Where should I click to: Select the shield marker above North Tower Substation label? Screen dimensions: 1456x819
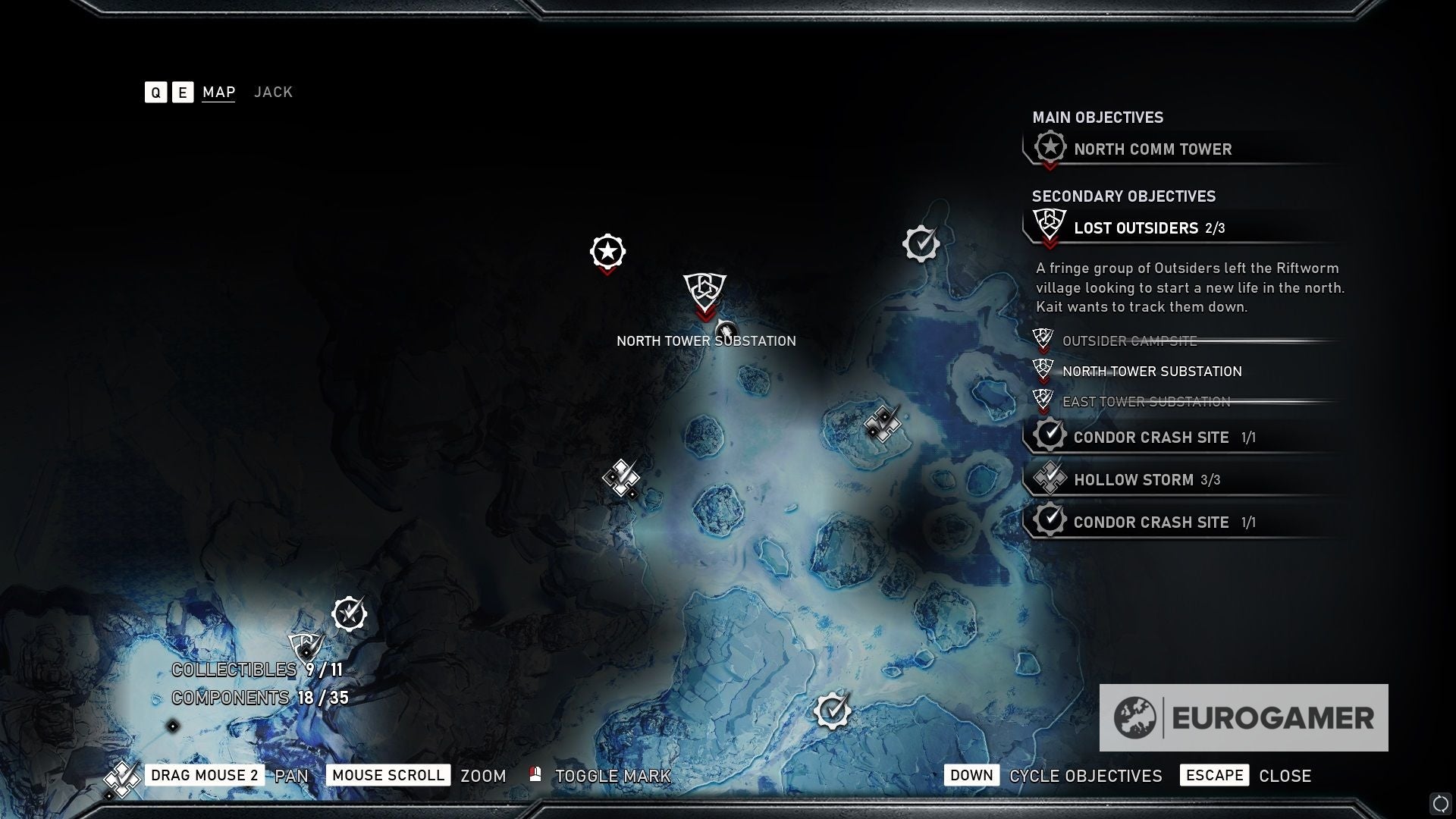pos(704,290)
